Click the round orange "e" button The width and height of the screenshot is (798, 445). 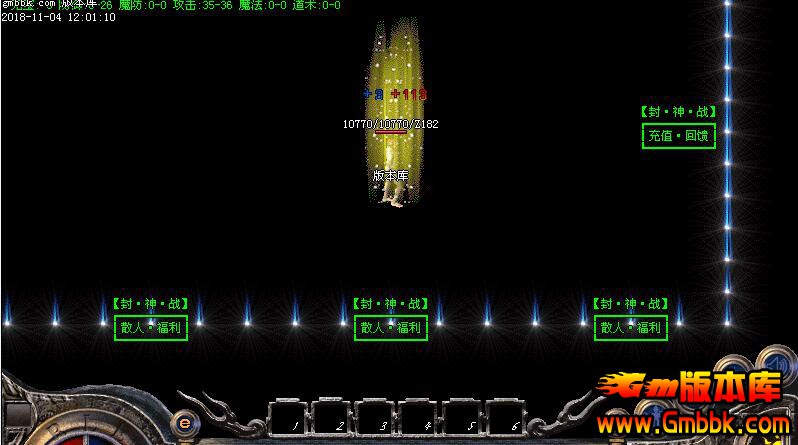coord(184,421)
